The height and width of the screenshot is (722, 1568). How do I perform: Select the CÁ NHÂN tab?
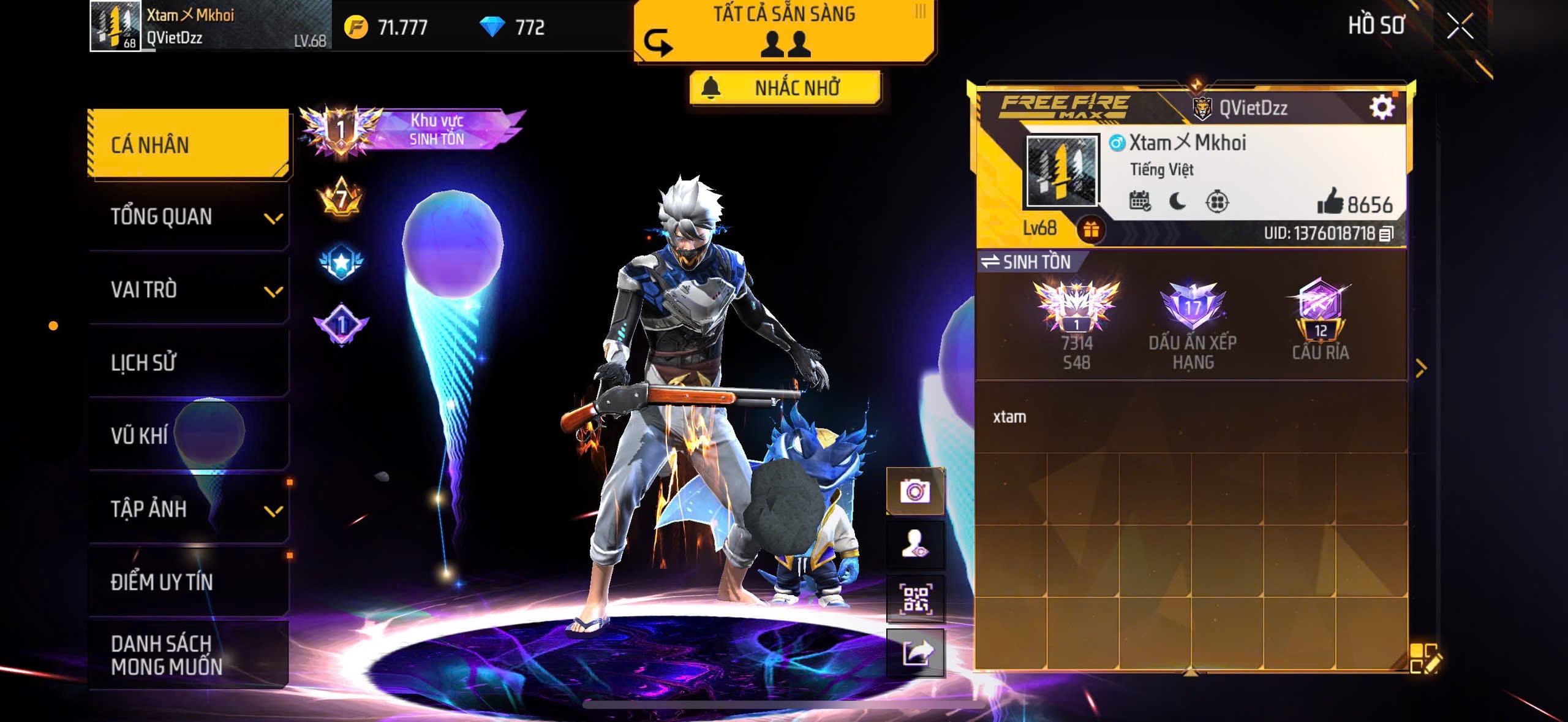tap(189, 145)
